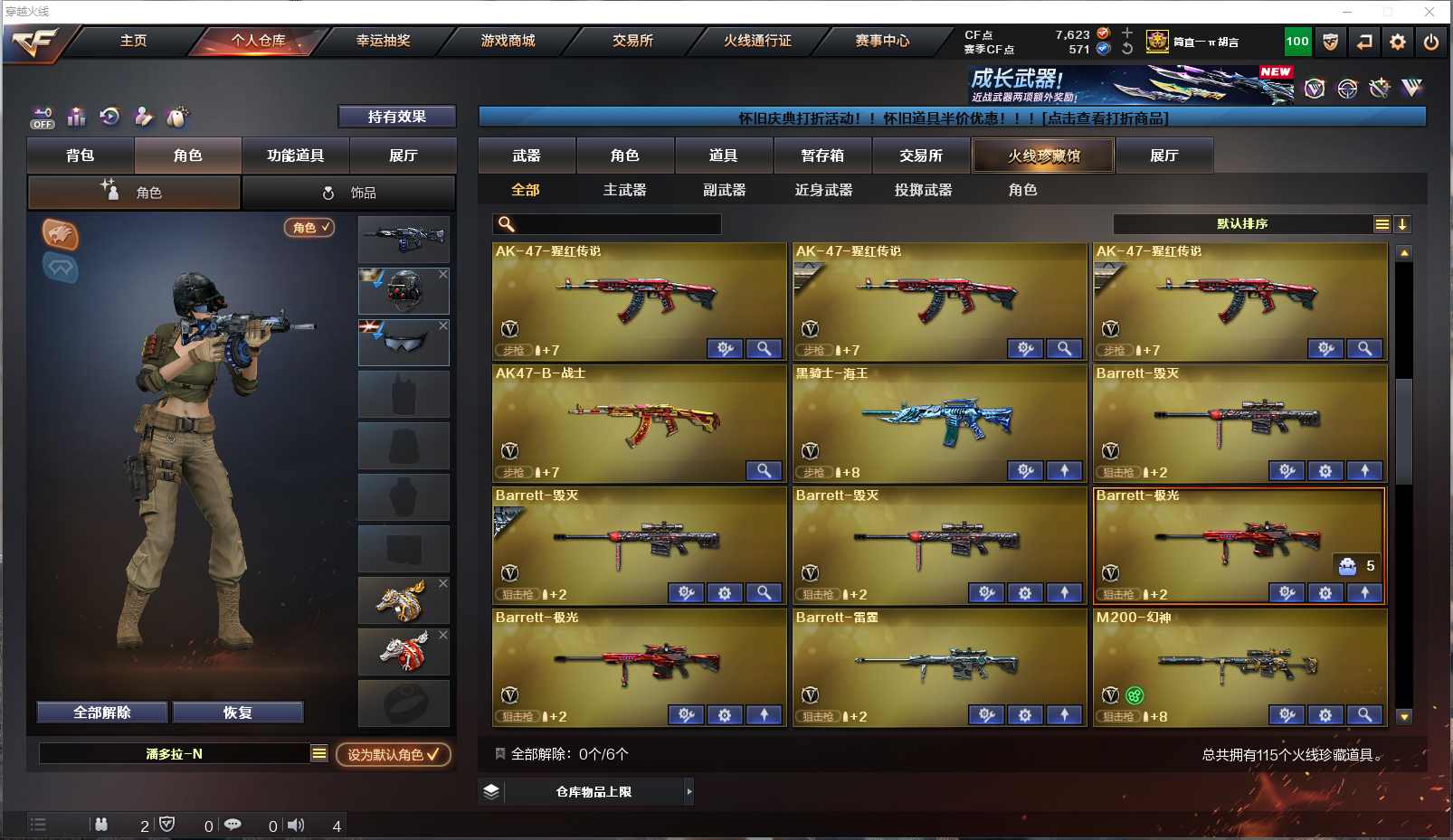Filter items by 主武器 category
Screen dimensions: 1453x840
click(625, 190)
